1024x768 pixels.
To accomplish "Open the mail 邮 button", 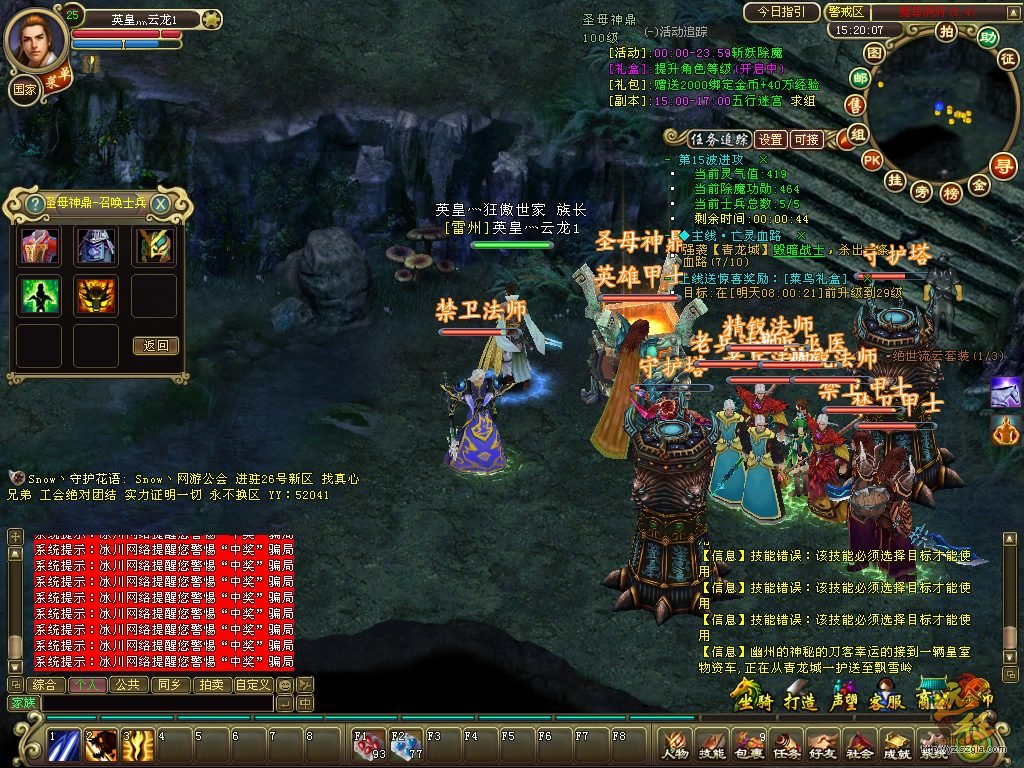I will tap(859, 78).
